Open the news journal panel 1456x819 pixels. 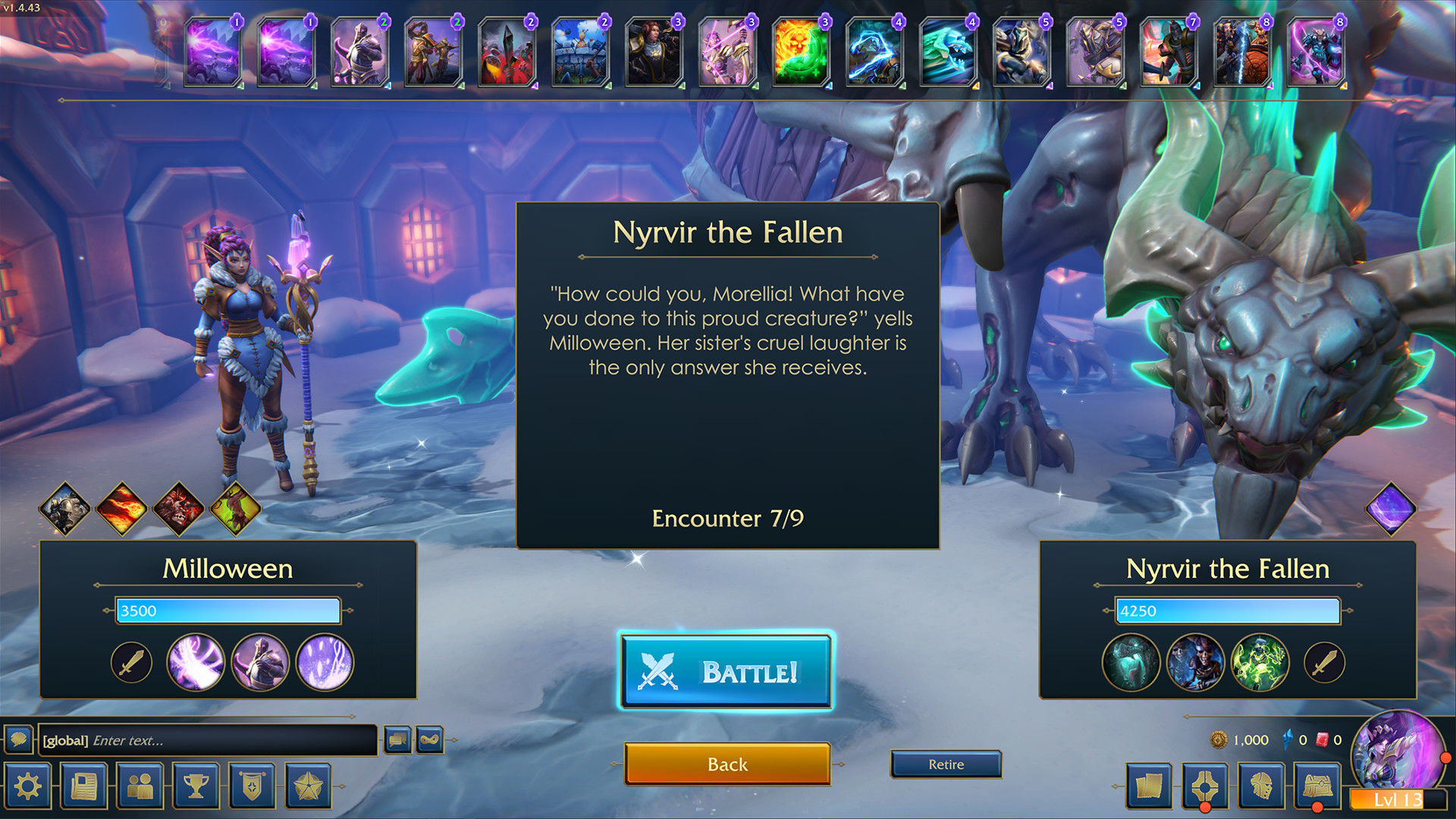[x=83, y=785]
